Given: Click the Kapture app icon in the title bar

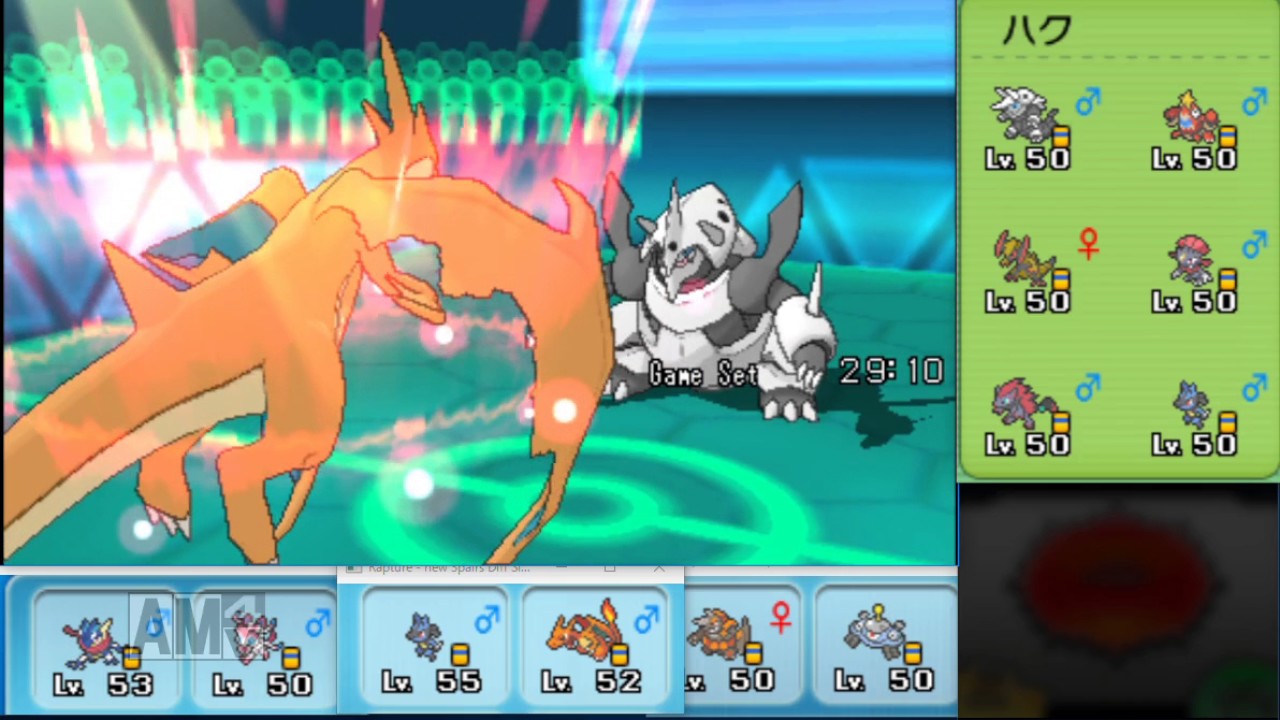Looking at the screenshot, I should click(x=352, y=567).
